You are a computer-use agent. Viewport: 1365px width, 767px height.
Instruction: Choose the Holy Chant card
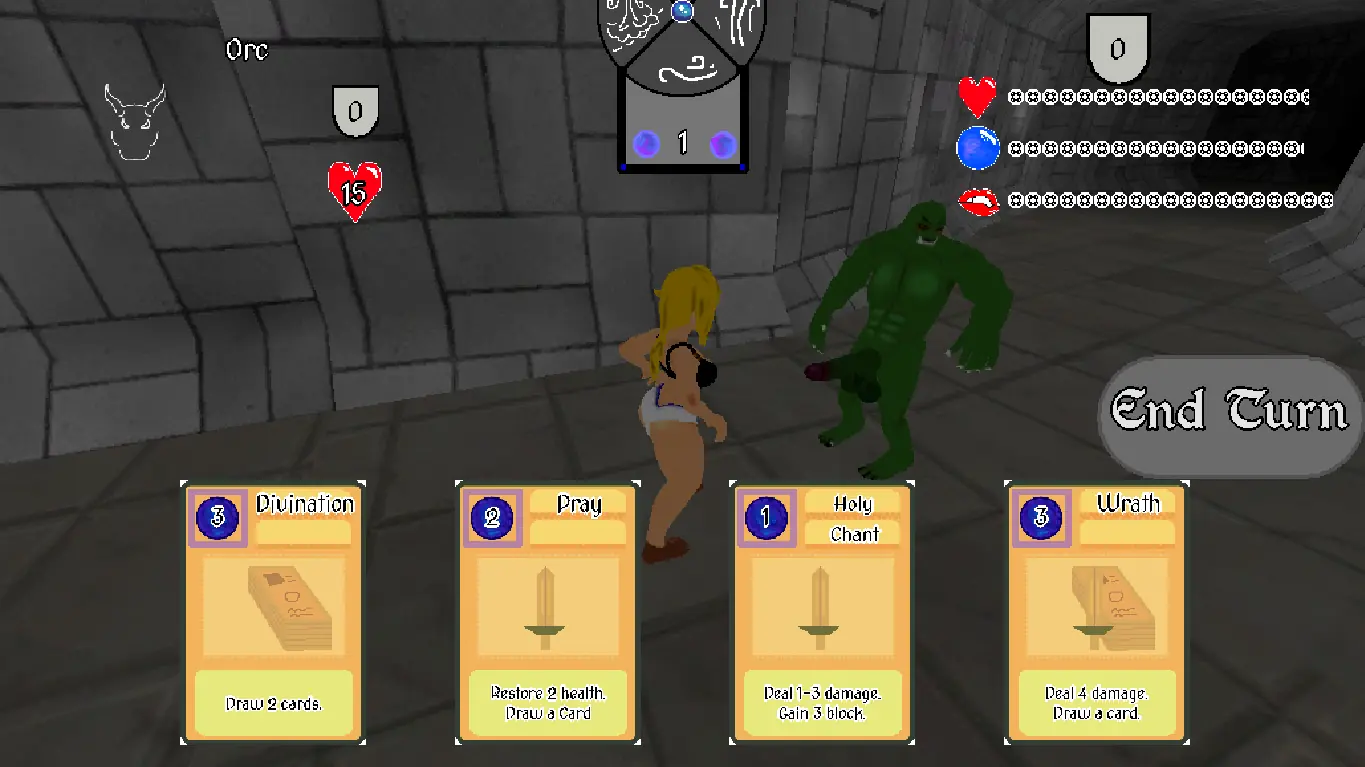click(x=823, y=612)
